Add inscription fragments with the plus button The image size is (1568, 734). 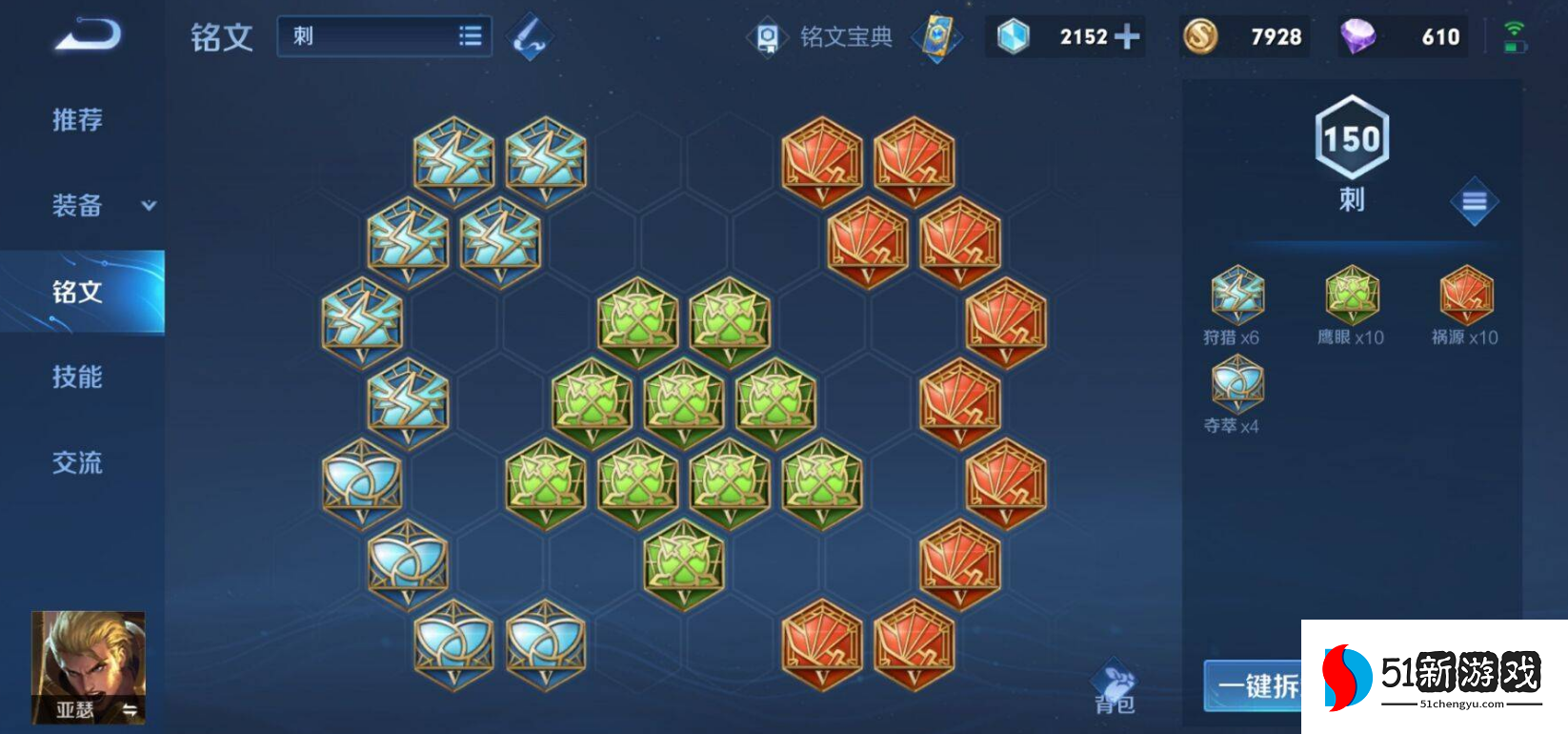point(1127,37)
